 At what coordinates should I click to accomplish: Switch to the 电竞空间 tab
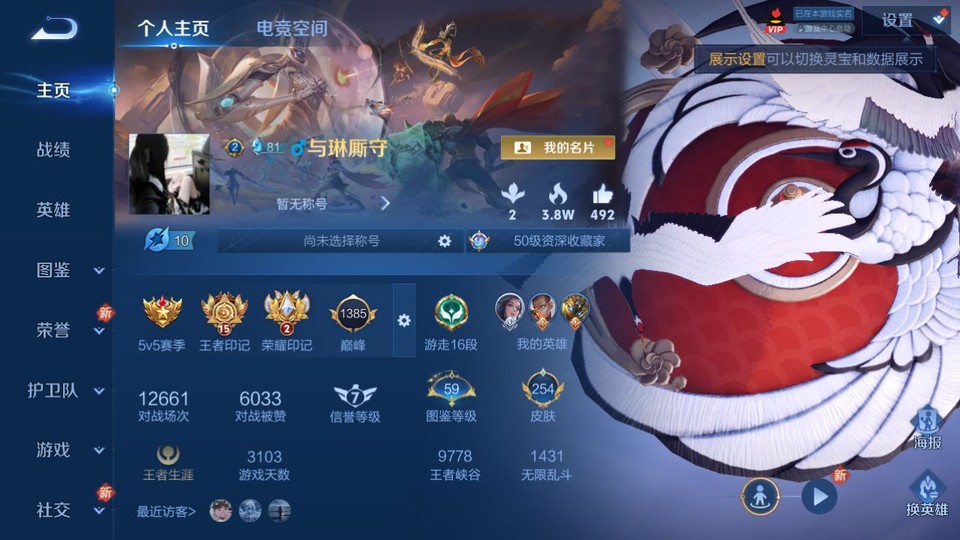[x=291, y=28]
